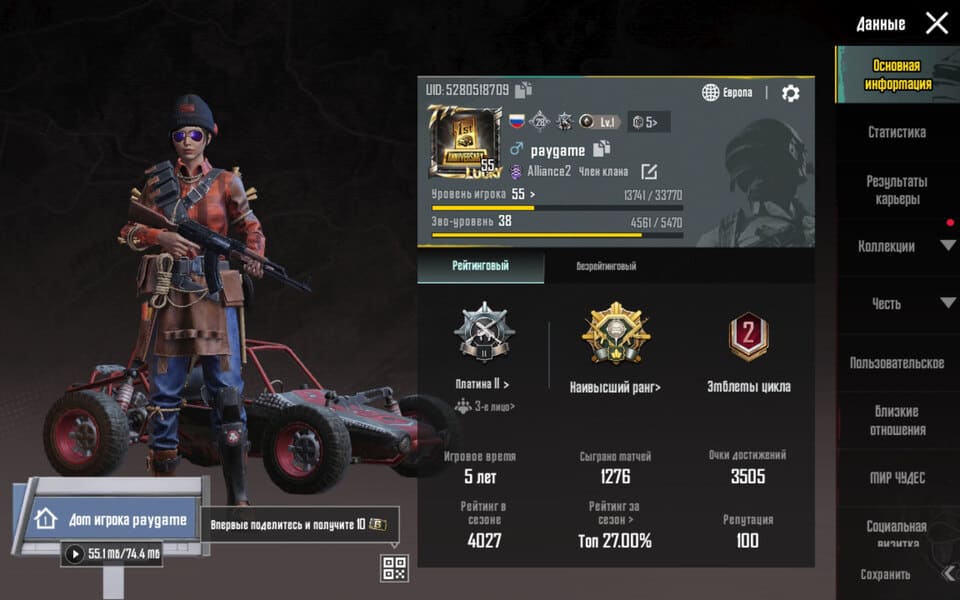
Task: Open the МИР ЧУДЕС section
Action: tap(896, 478)
